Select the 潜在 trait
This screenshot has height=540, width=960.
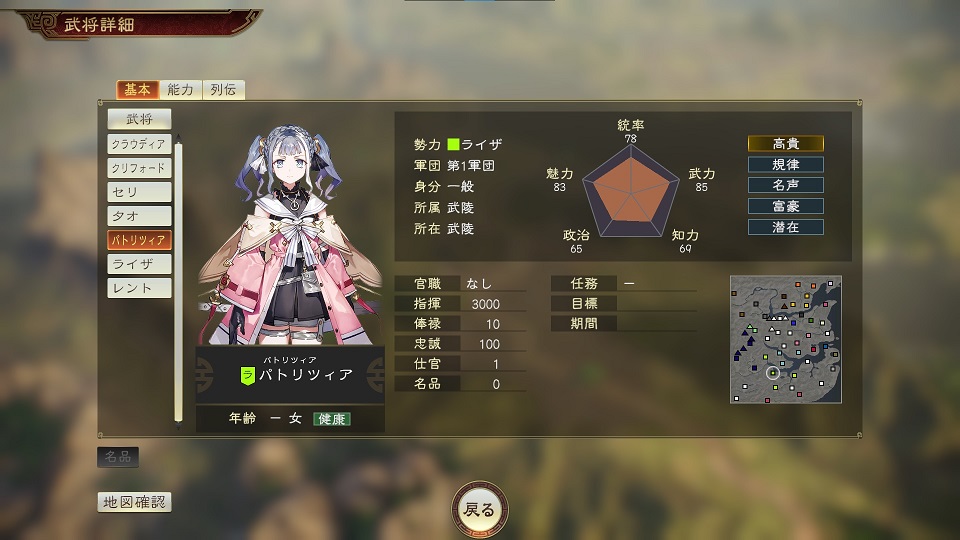pyautogui.click(x=786, y=227)
